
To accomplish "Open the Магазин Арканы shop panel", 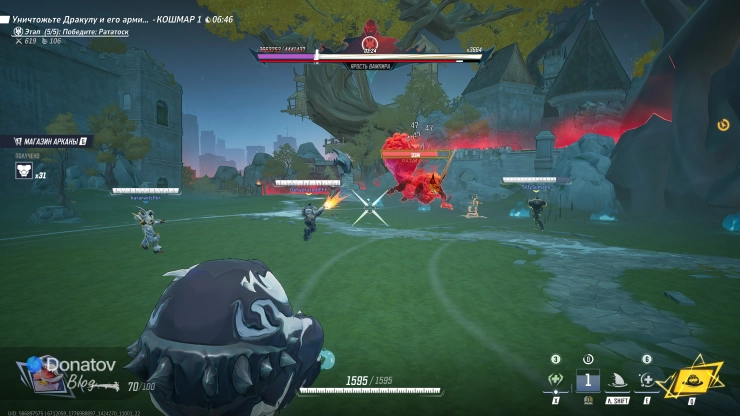I will tap(48, 141).
